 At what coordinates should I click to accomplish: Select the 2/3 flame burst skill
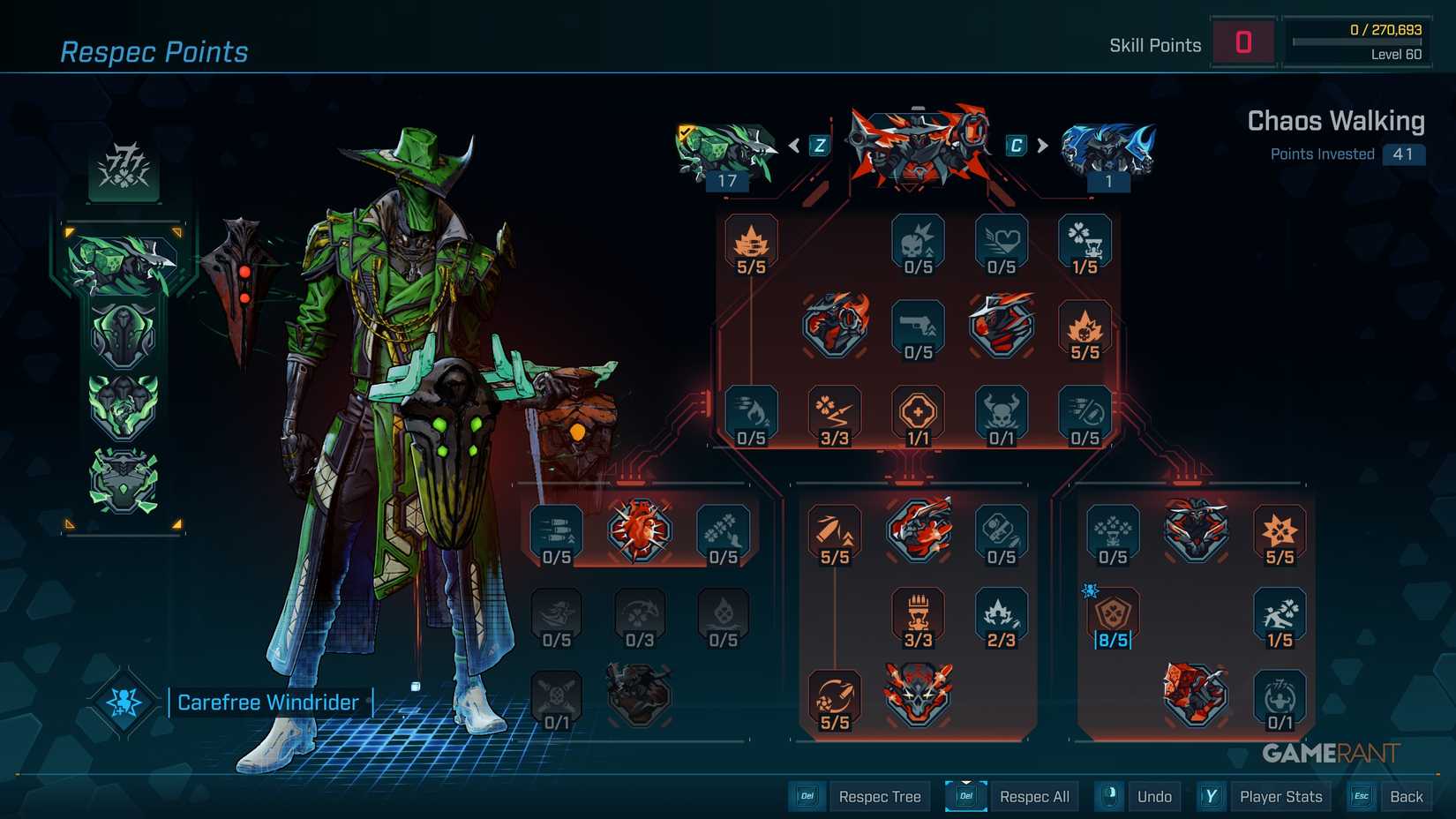point(1001,618)
